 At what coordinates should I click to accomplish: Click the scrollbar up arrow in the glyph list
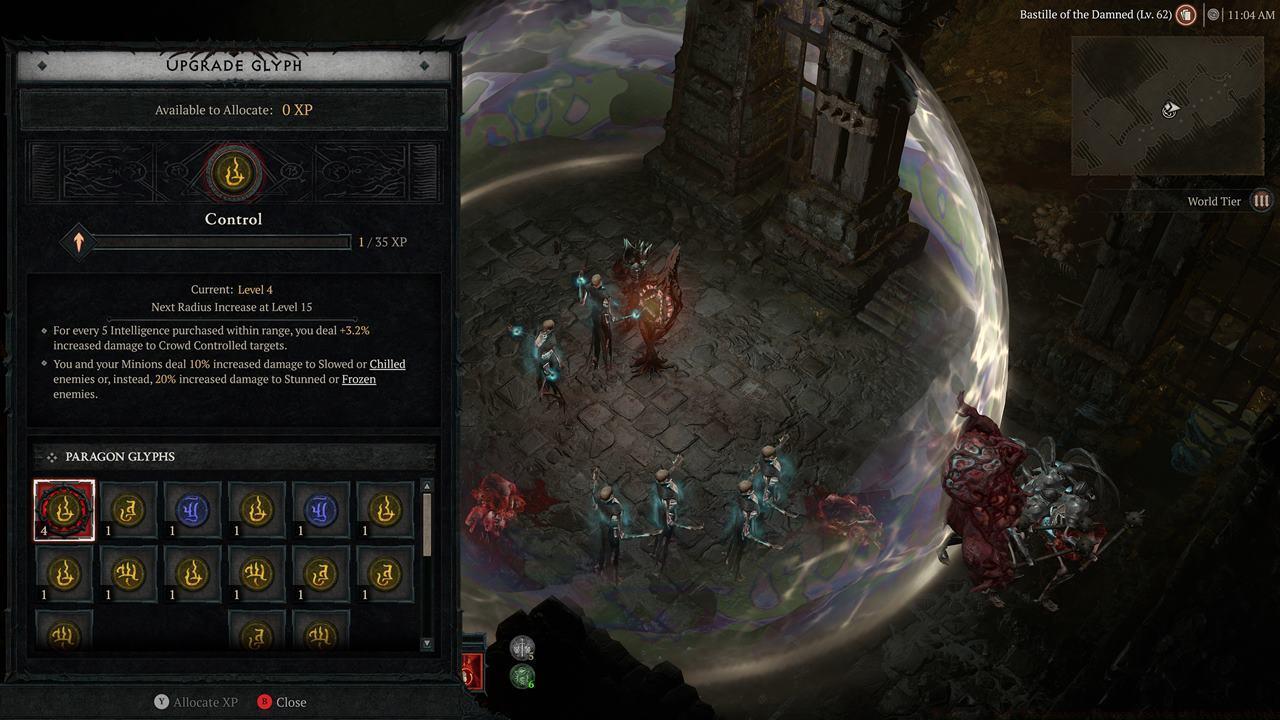(x=429, y=487)
